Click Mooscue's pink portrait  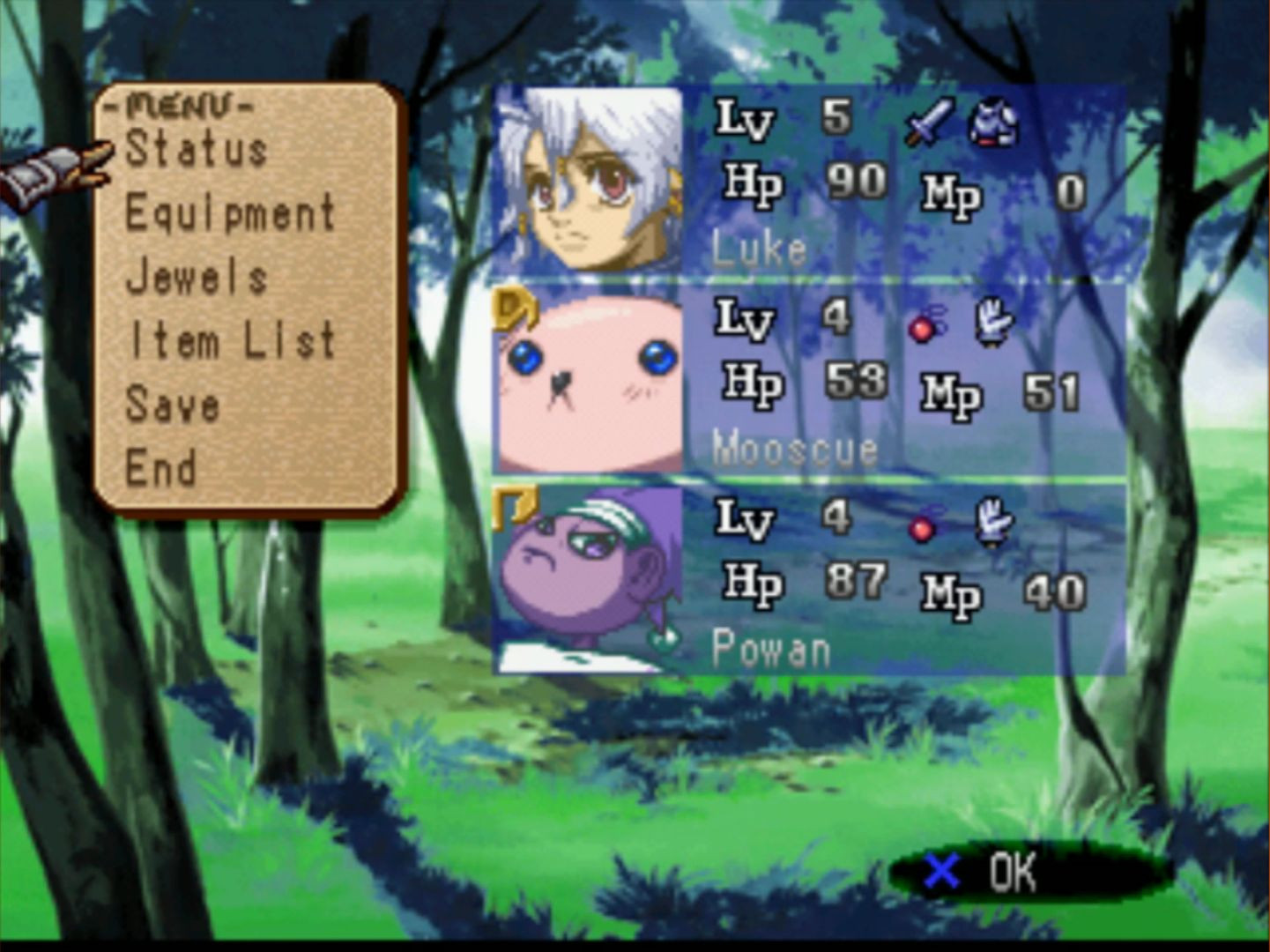[589, 381]
